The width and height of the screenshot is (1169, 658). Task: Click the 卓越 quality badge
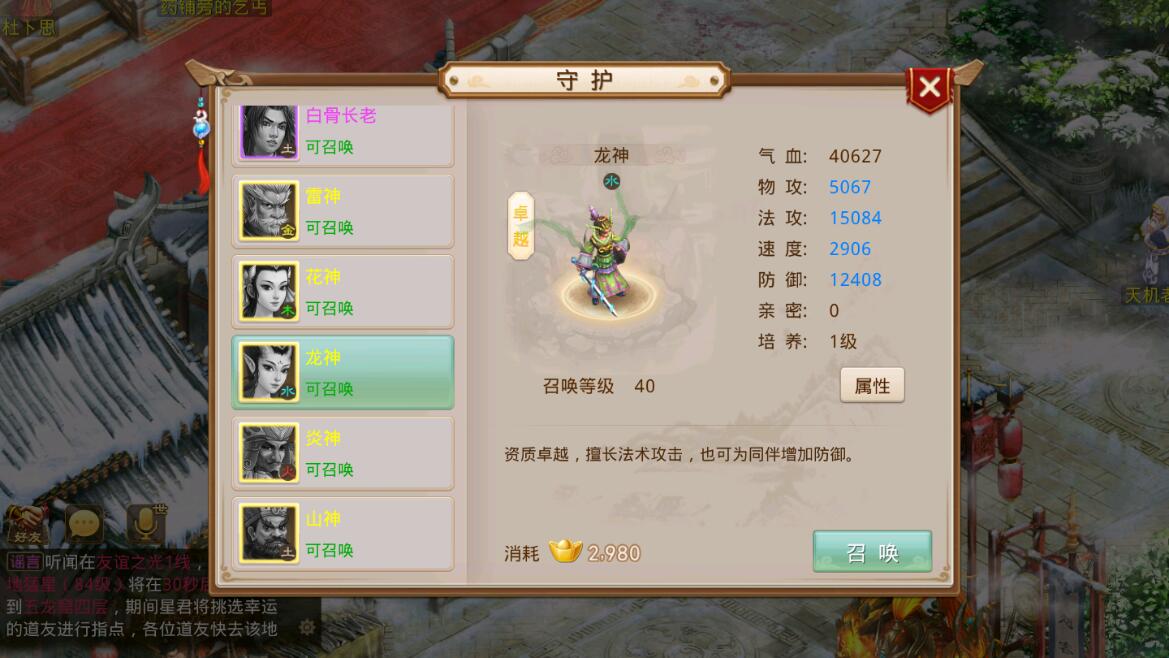(x=521, y=226)
